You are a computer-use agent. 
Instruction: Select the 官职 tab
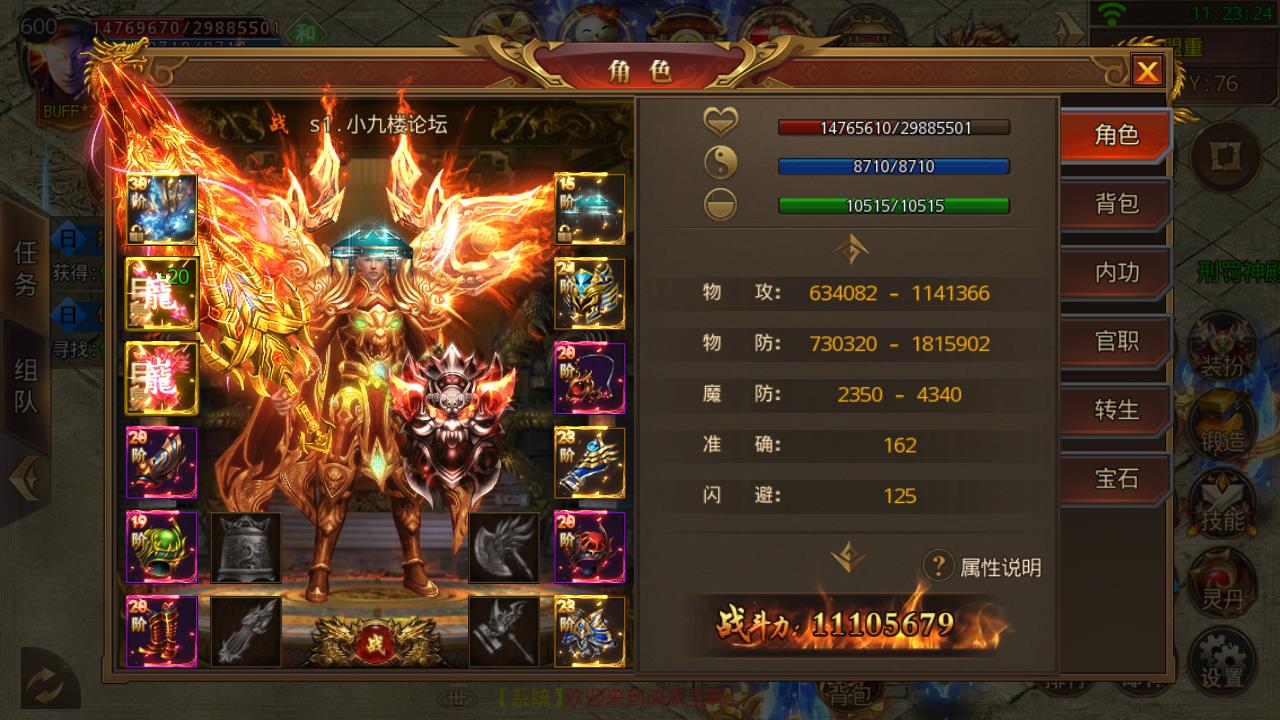point(1115,341)
